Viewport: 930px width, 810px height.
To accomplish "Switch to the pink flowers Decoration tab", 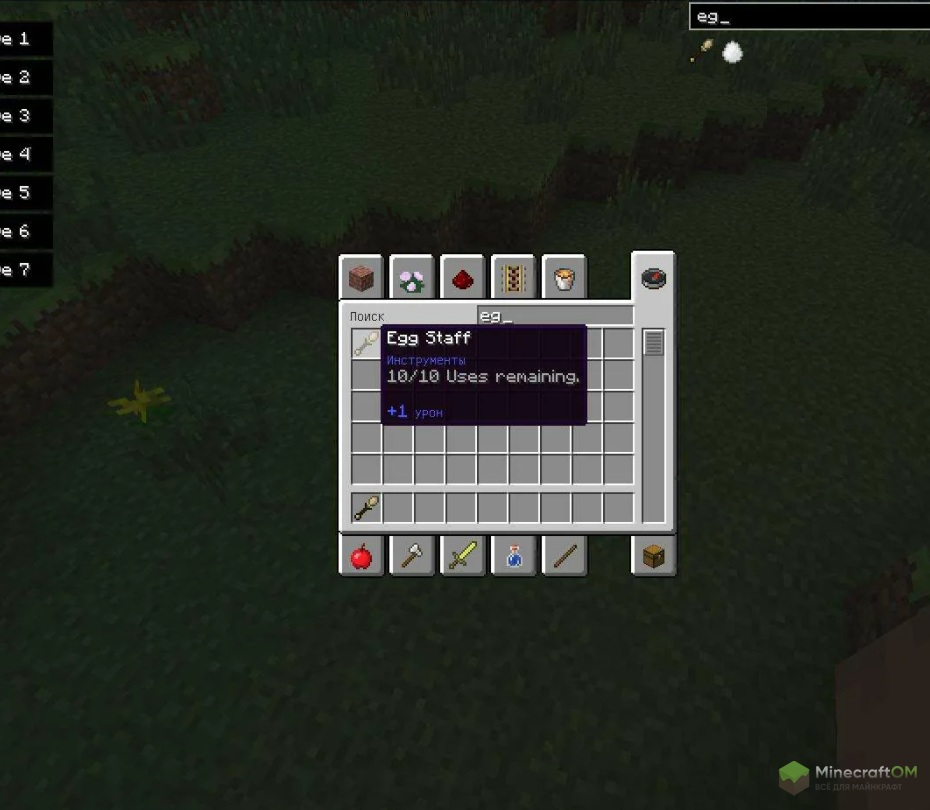I will 412,279.
